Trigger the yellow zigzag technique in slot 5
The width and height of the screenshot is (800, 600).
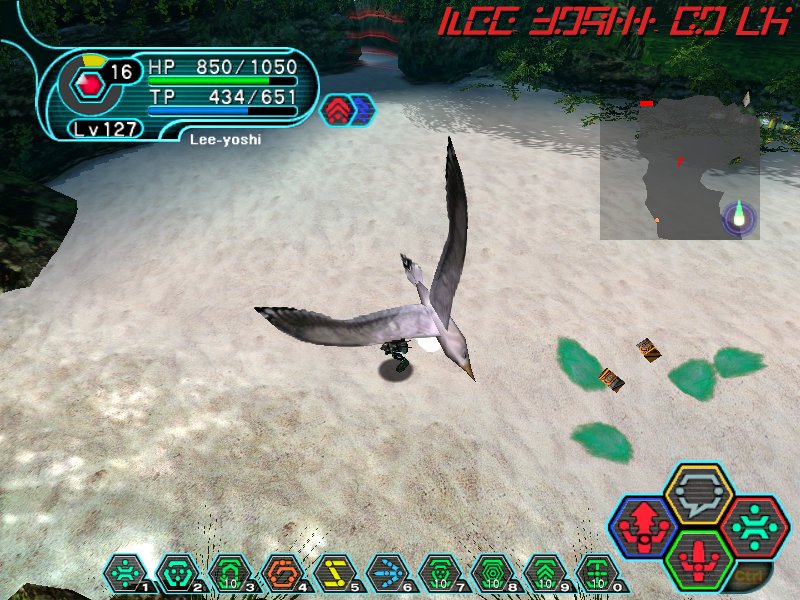click(x=334, y=573)
